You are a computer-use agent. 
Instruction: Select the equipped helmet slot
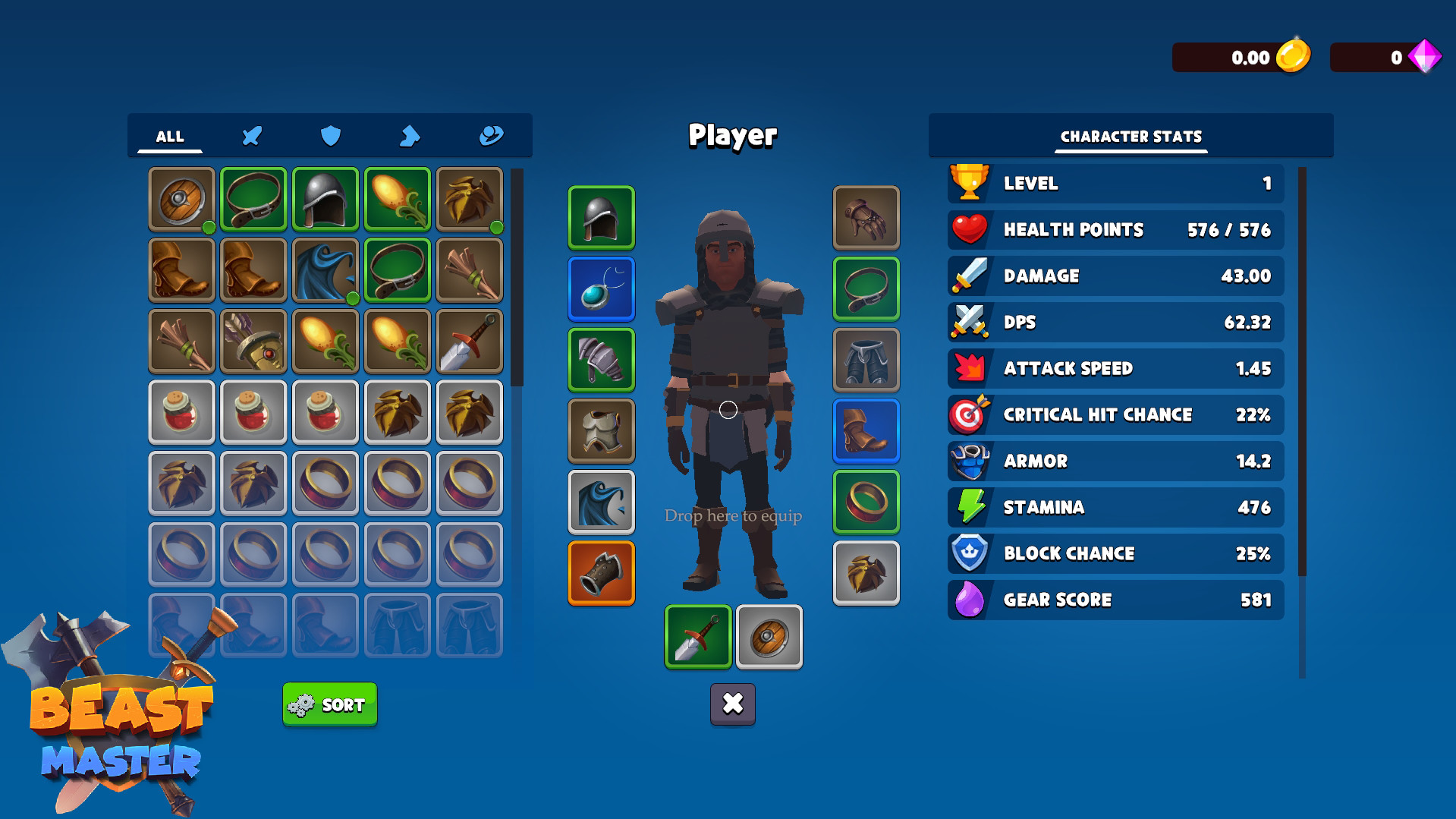pos(600,219)
